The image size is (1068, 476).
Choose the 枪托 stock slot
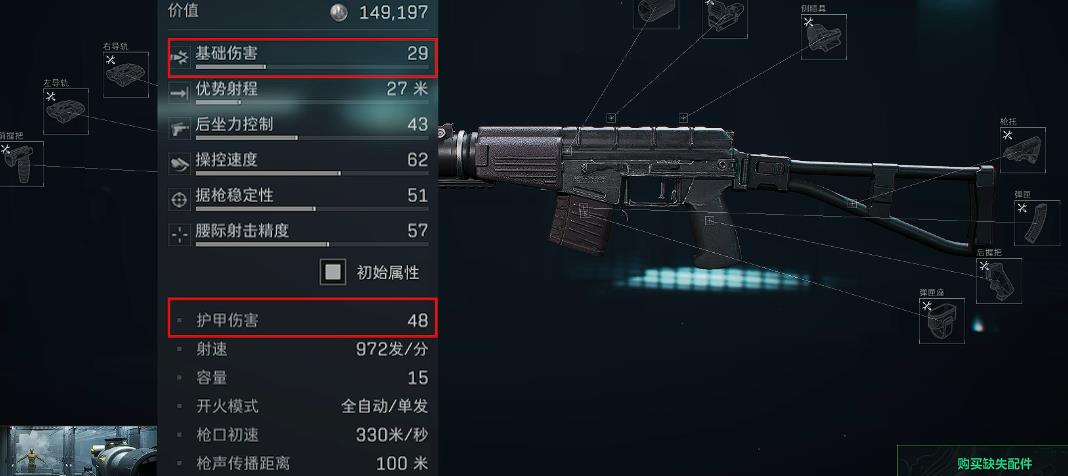point(1022,150)
